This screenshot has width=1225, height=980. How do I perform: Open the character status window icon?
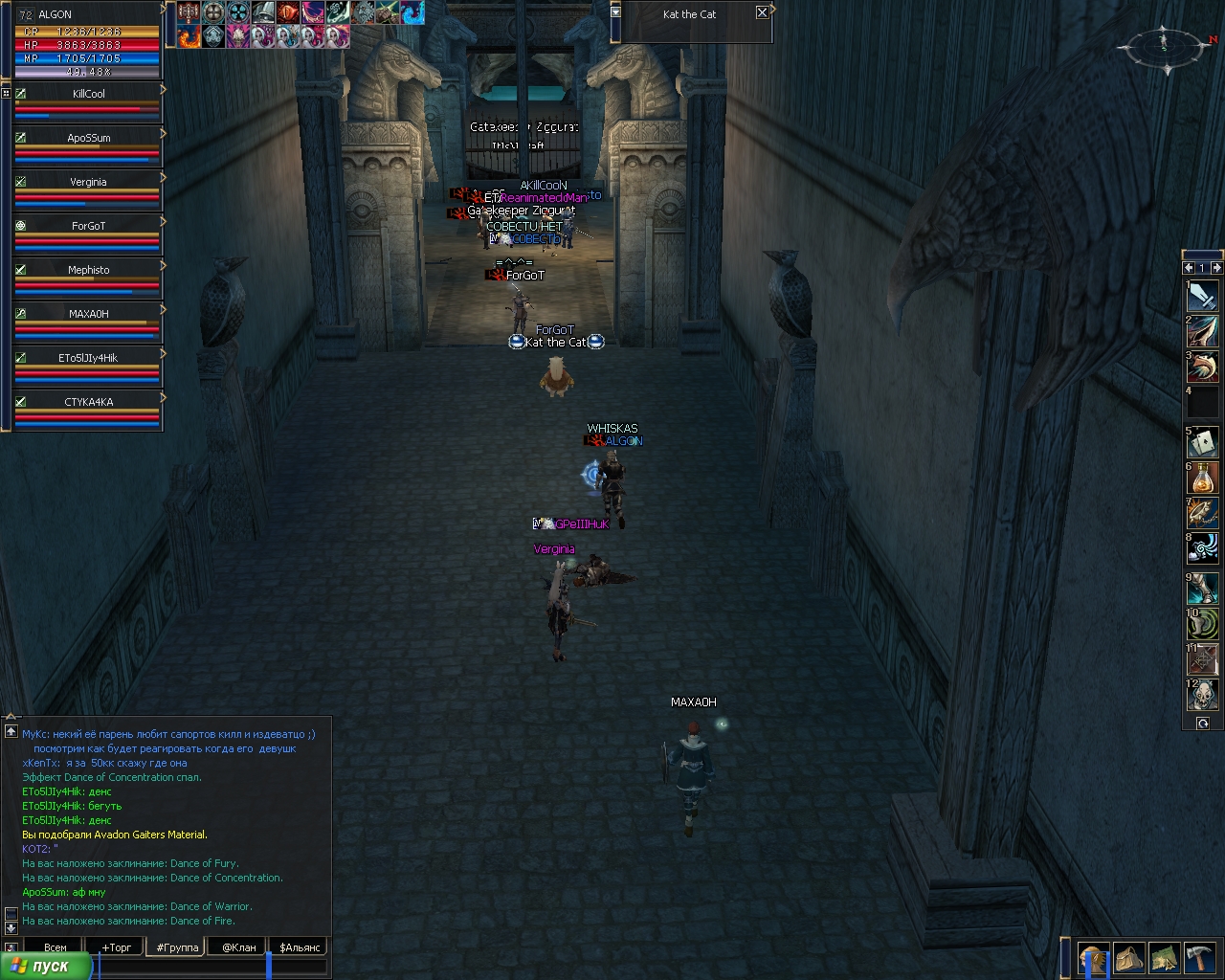tap(1093, 958)
